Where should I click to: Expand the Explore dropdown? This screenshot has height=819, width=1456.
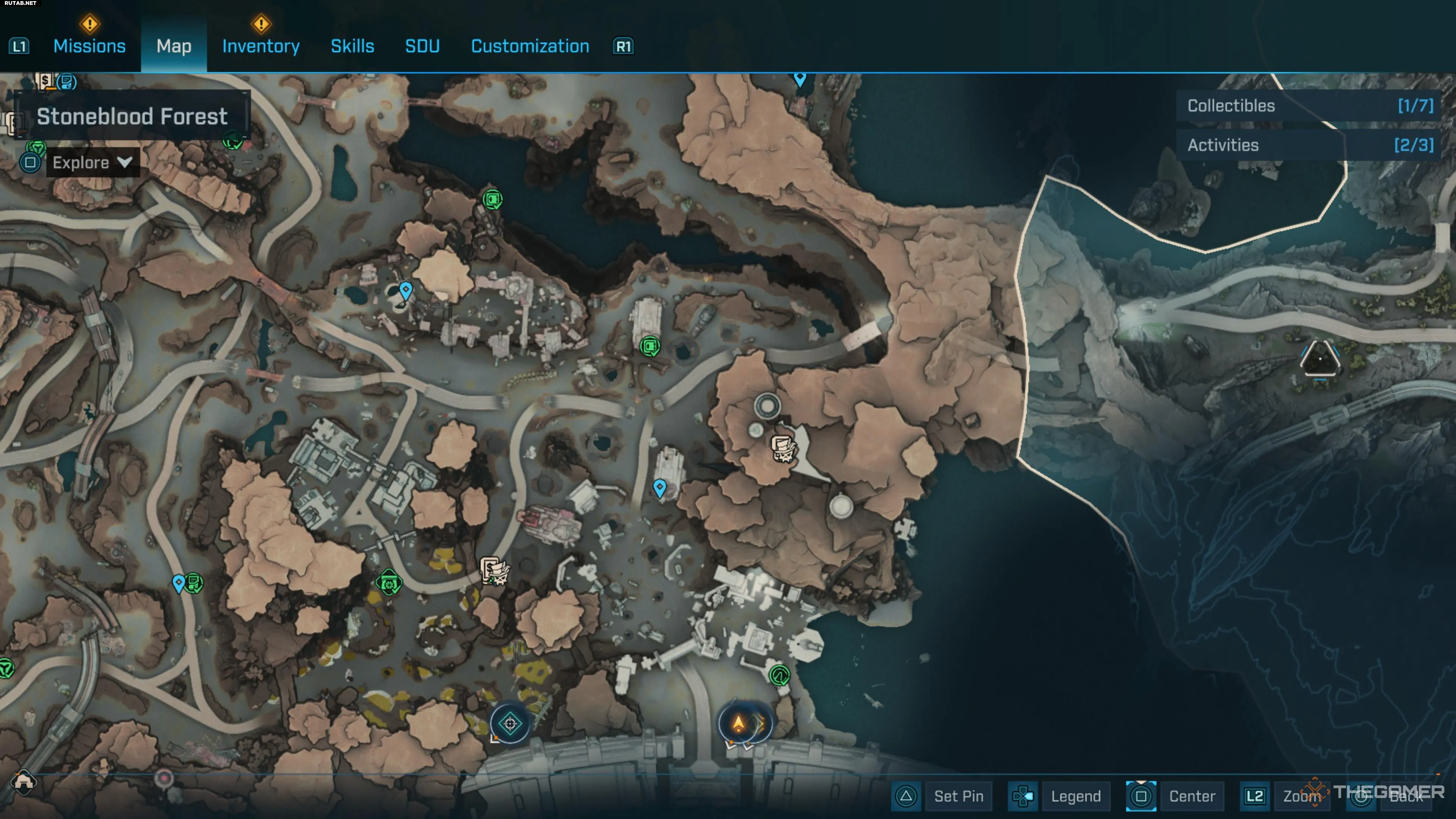pyautogui.click(x=93, y=163)
